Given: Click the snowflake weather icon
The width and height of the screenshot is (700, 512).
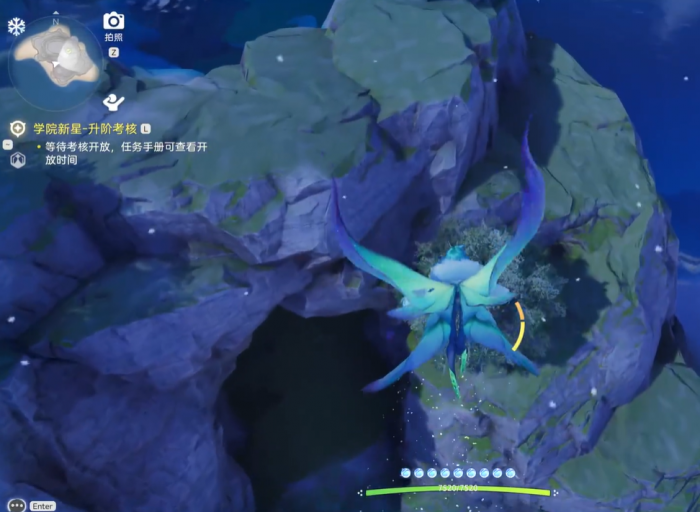Looking at the screenshot, I should coord(16,26).
